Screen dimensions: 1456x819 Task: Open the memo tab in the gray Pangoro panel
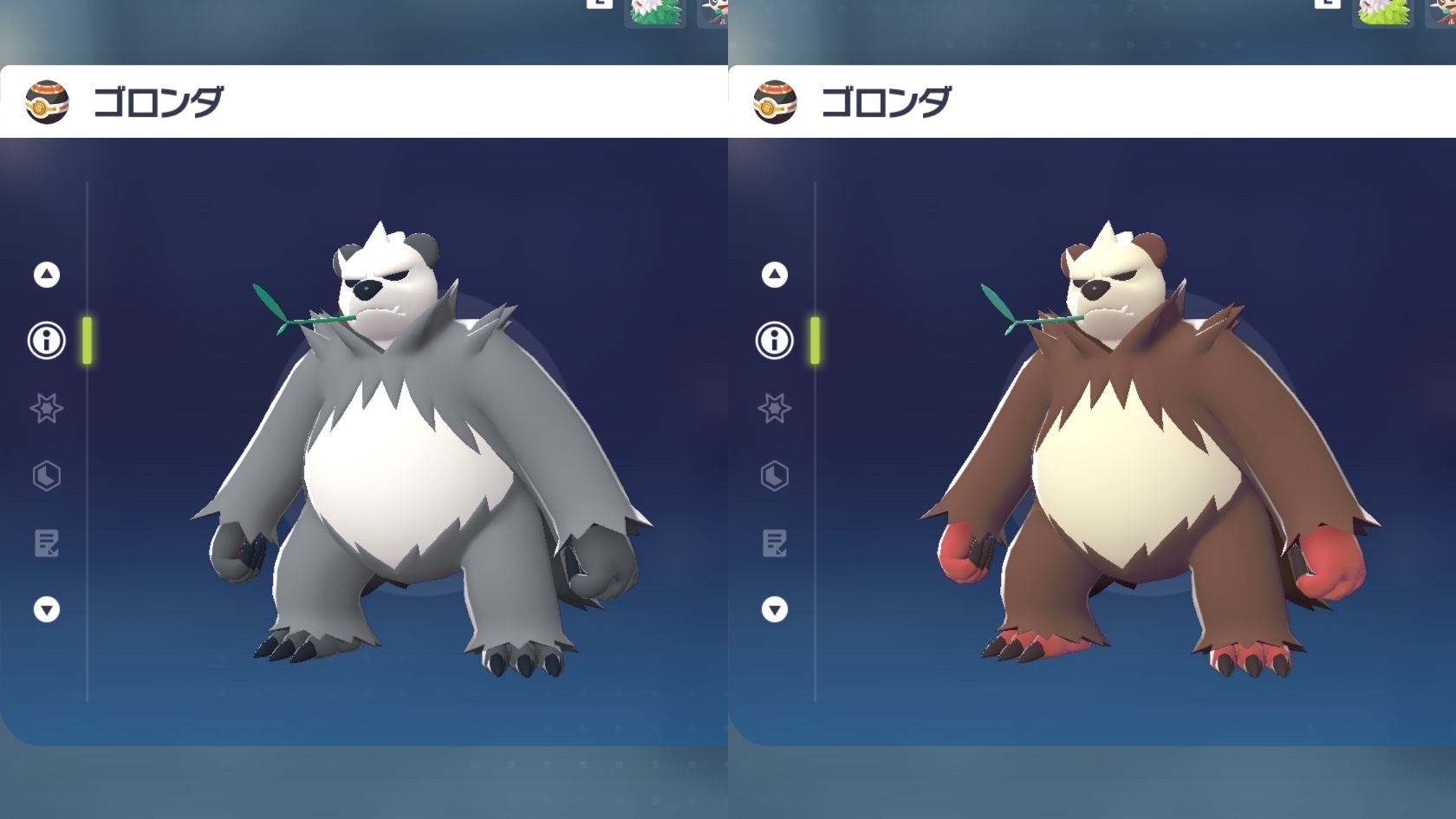pyautogui.click(x=47, y=543)
